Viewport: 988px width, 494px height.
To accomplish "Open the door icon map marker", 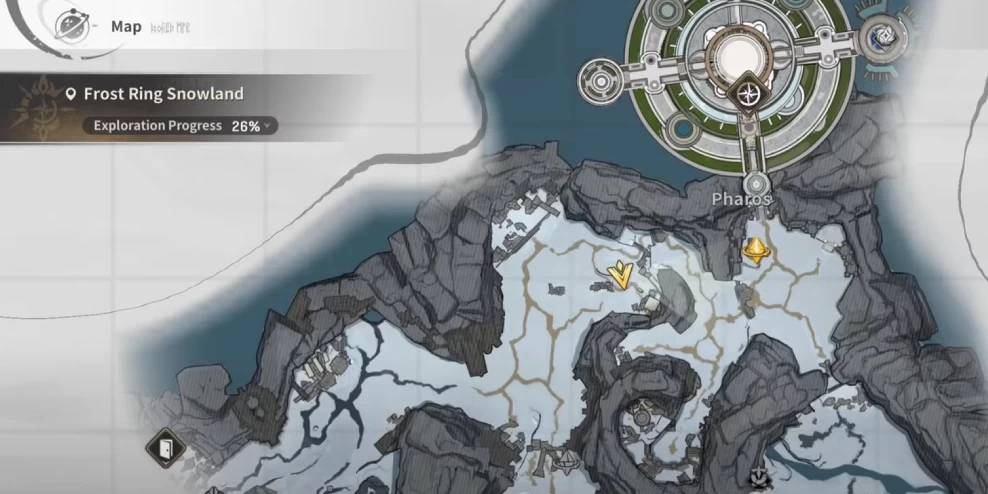I will click(162, 447).
